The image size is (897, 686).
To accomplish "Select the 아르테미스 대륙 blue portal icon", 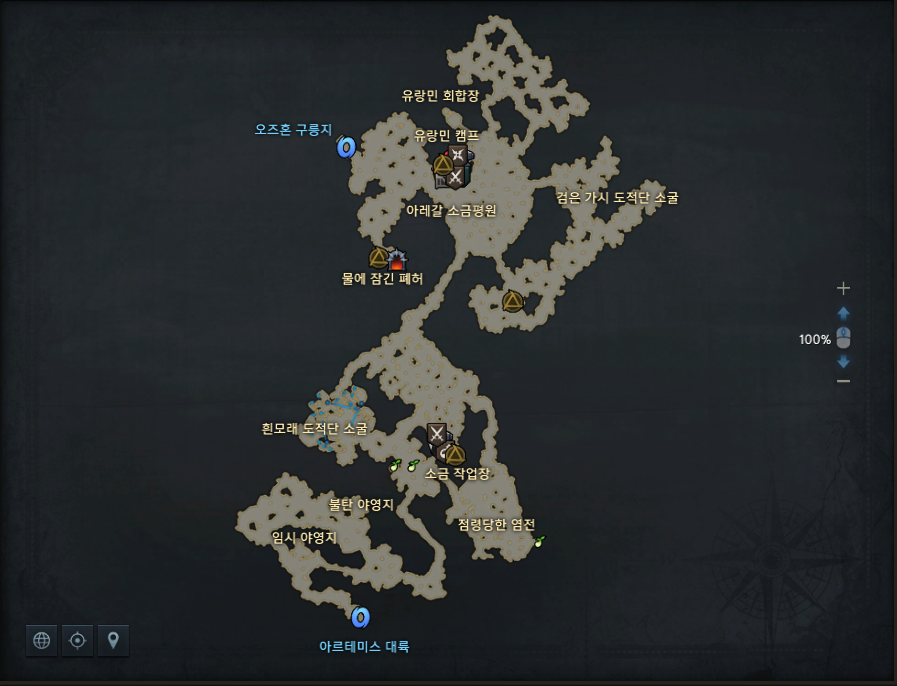I will 361,617.
